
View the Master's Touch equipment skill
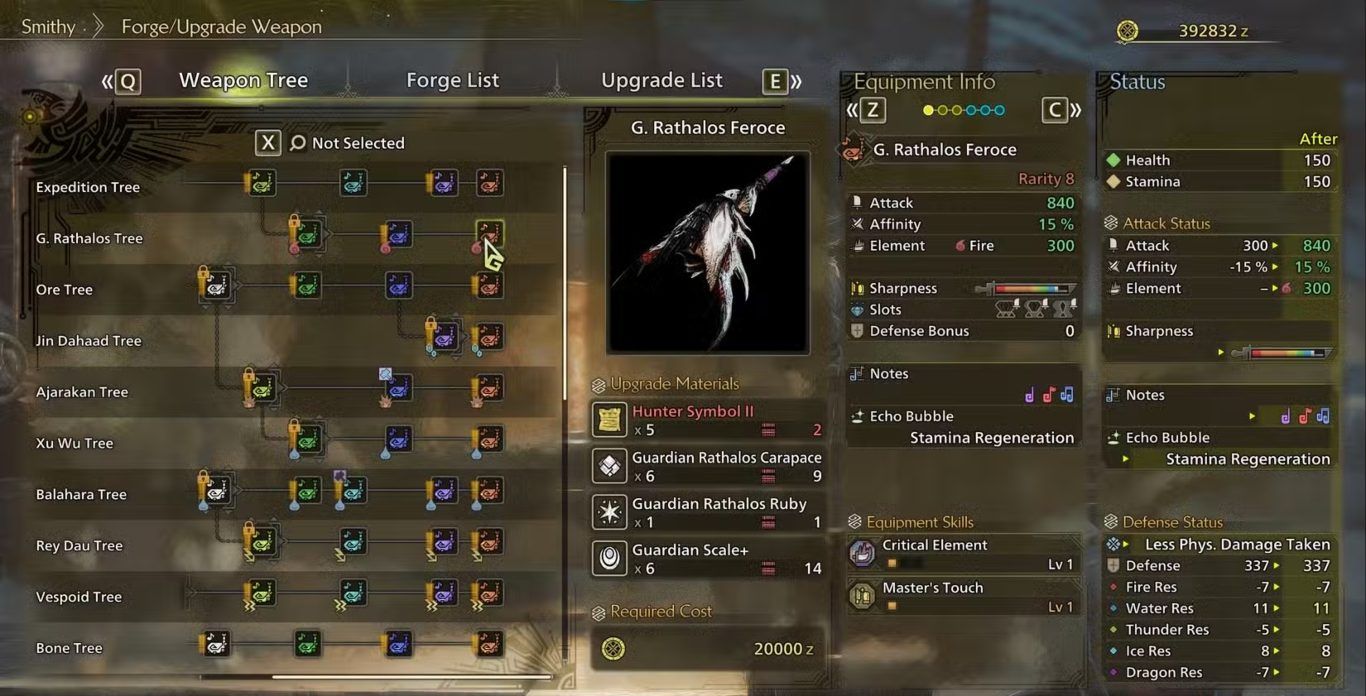(962, 596)
